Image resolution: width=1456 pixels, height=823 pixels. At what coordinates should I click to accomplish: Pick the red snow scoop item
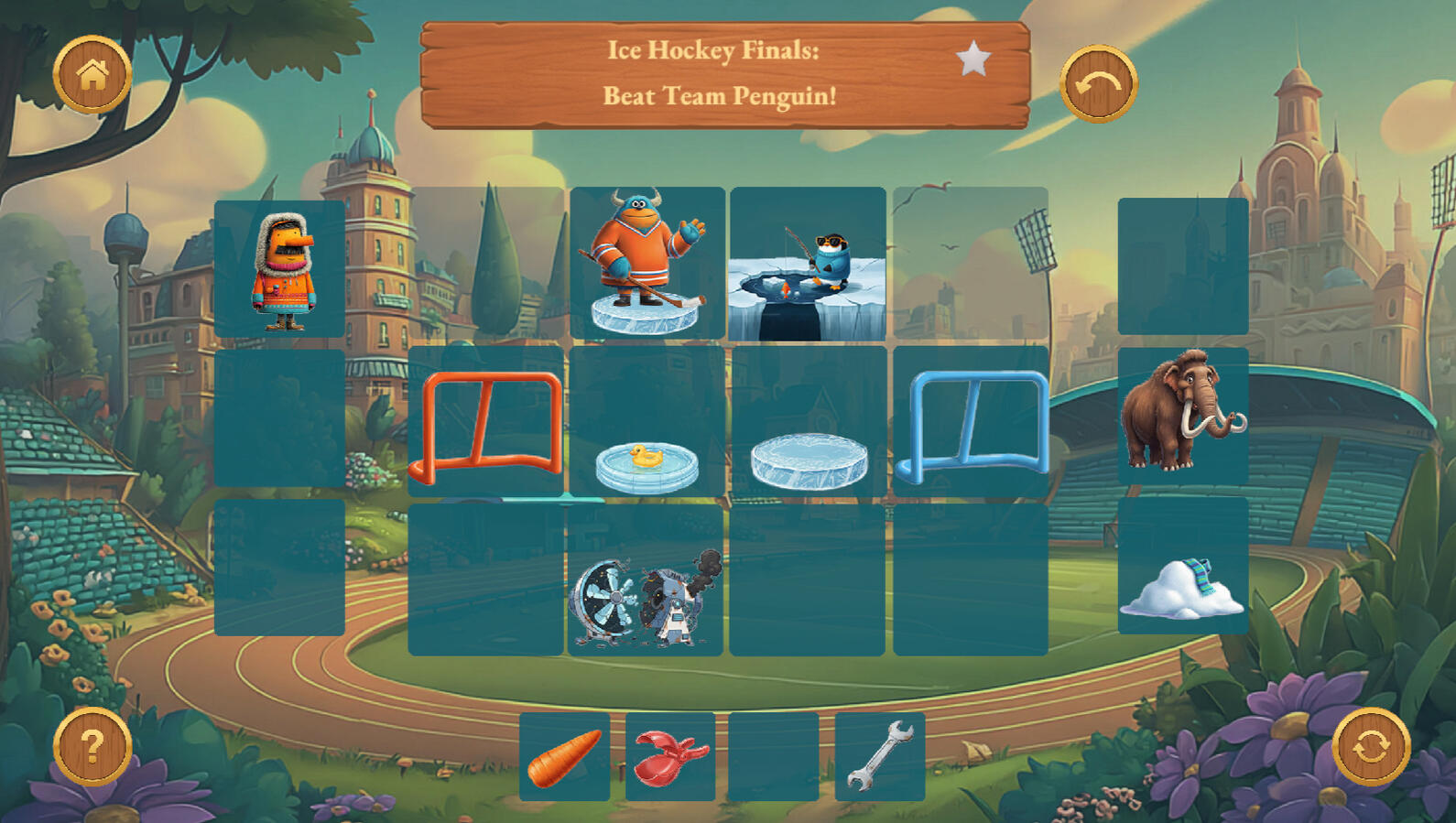point(670,757)
